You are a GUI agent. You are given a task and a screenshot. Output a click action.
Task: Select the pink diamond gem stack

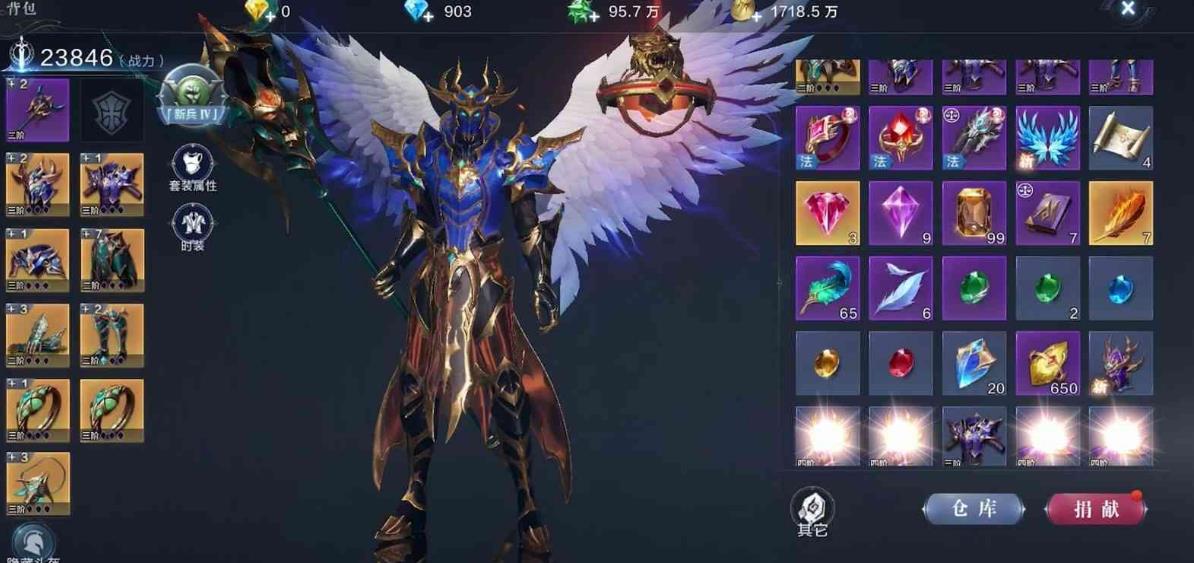point(827,213)
